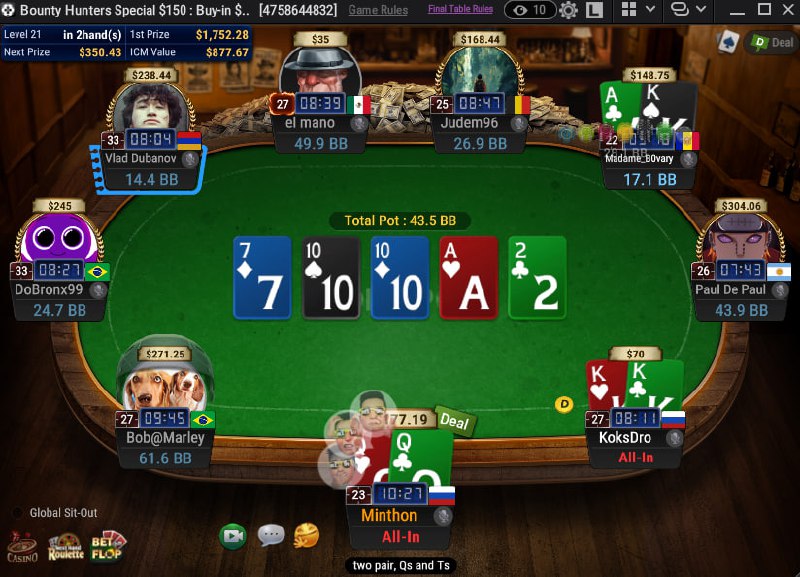Open the Bet Flop side game
800x577 pixels.
[x=108, y=546]
